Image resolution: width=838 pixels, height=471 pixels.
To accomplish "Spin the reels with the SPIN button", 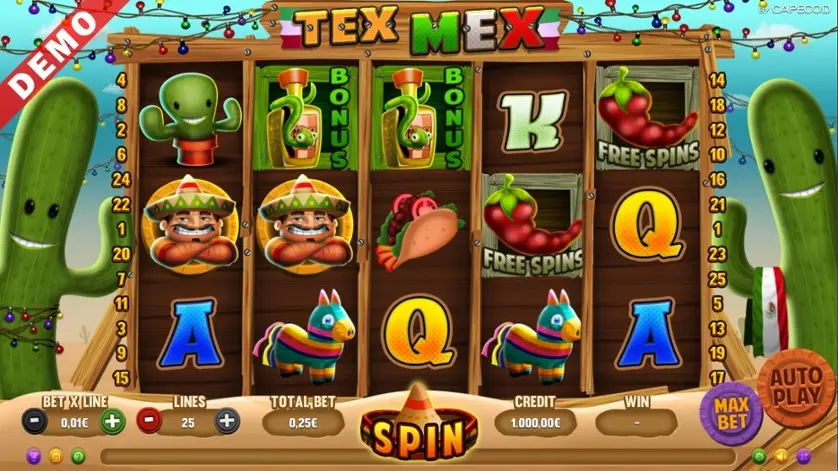I will pyautogui.click(x=419, y=433).
